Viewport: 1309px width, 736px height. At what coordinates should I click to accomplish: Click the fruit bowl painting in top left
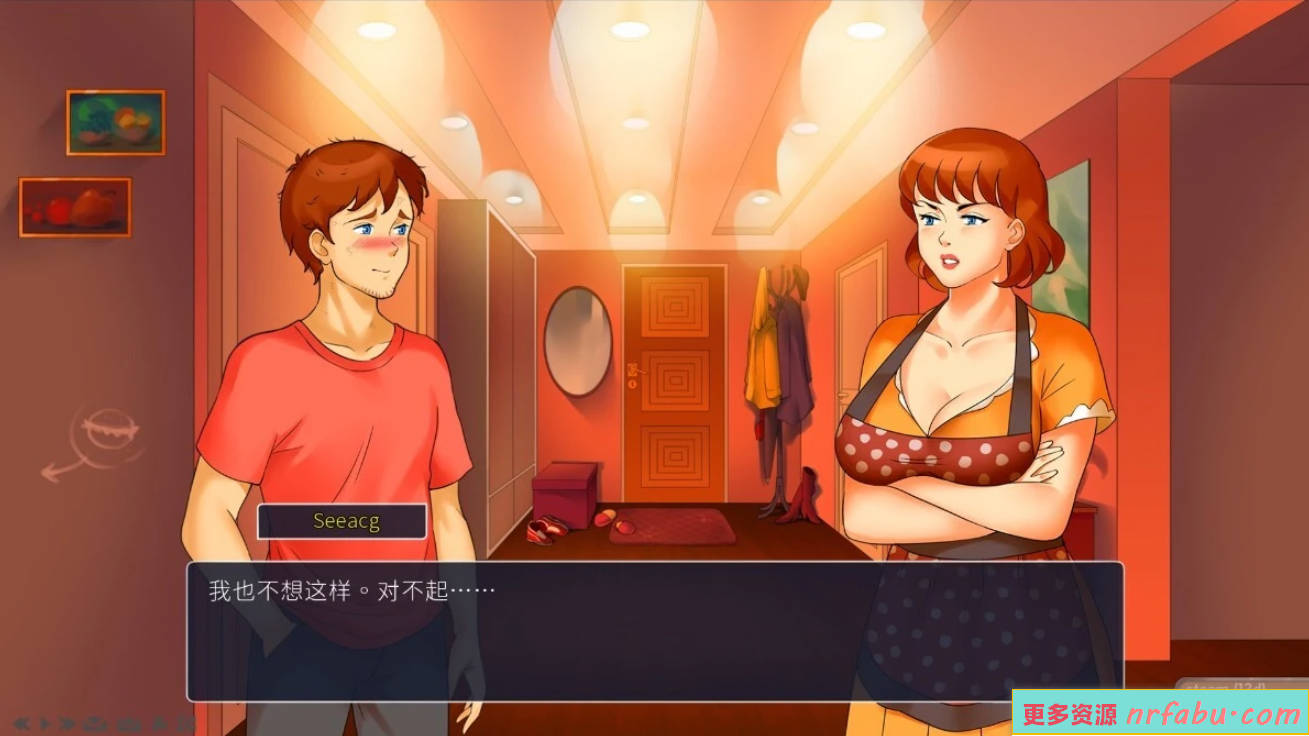pos(115,122)
